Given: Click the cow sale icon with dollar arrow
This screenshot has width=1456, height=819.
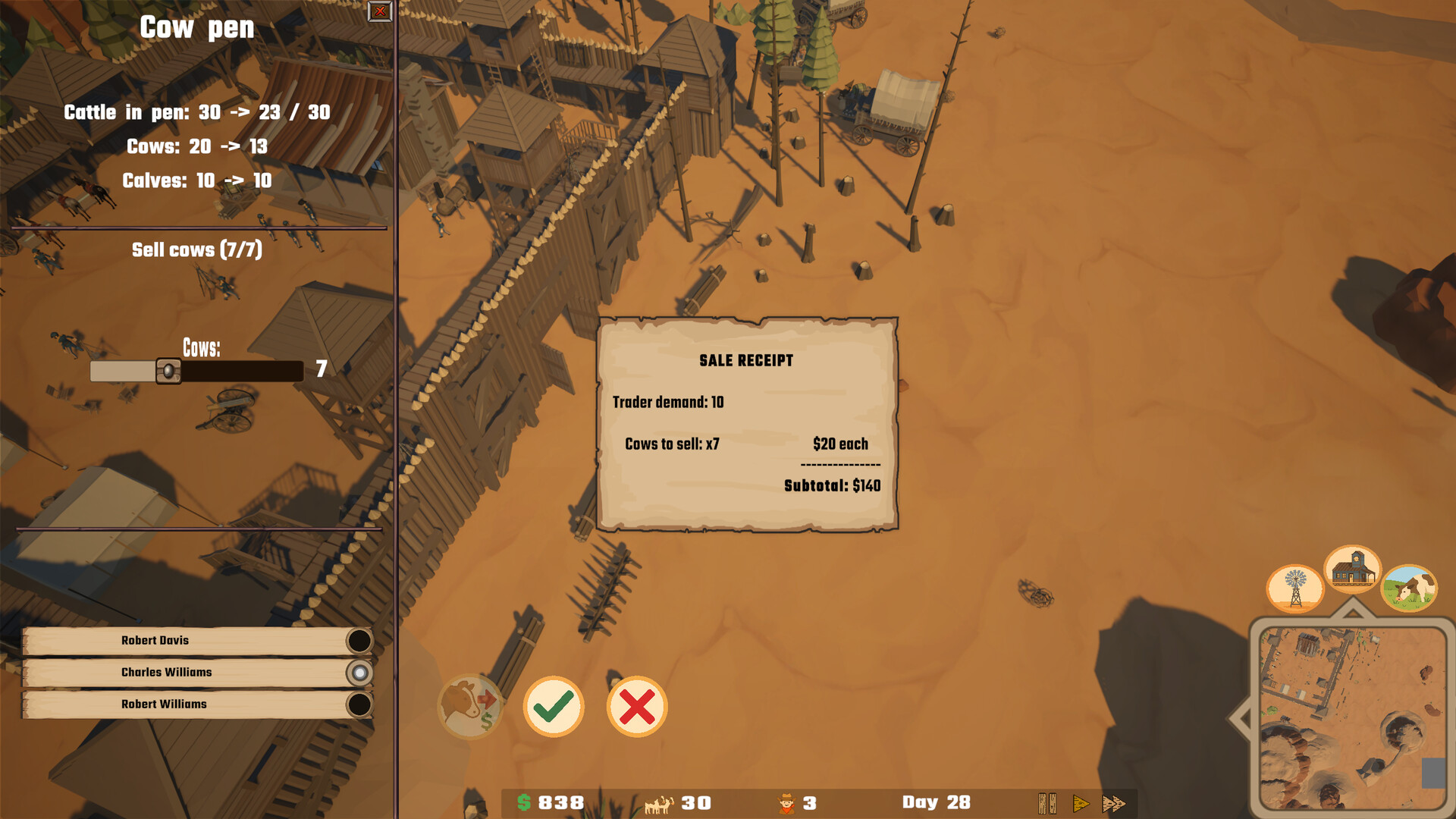Looking at the screenshot, I should [470, 708].
